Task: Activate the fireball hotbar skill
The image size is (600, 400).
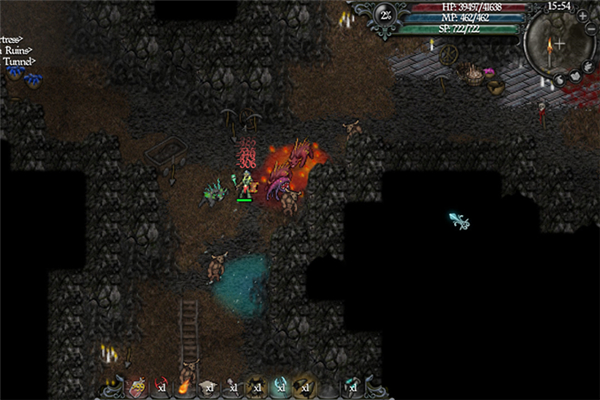Action: tap(183, 386)
